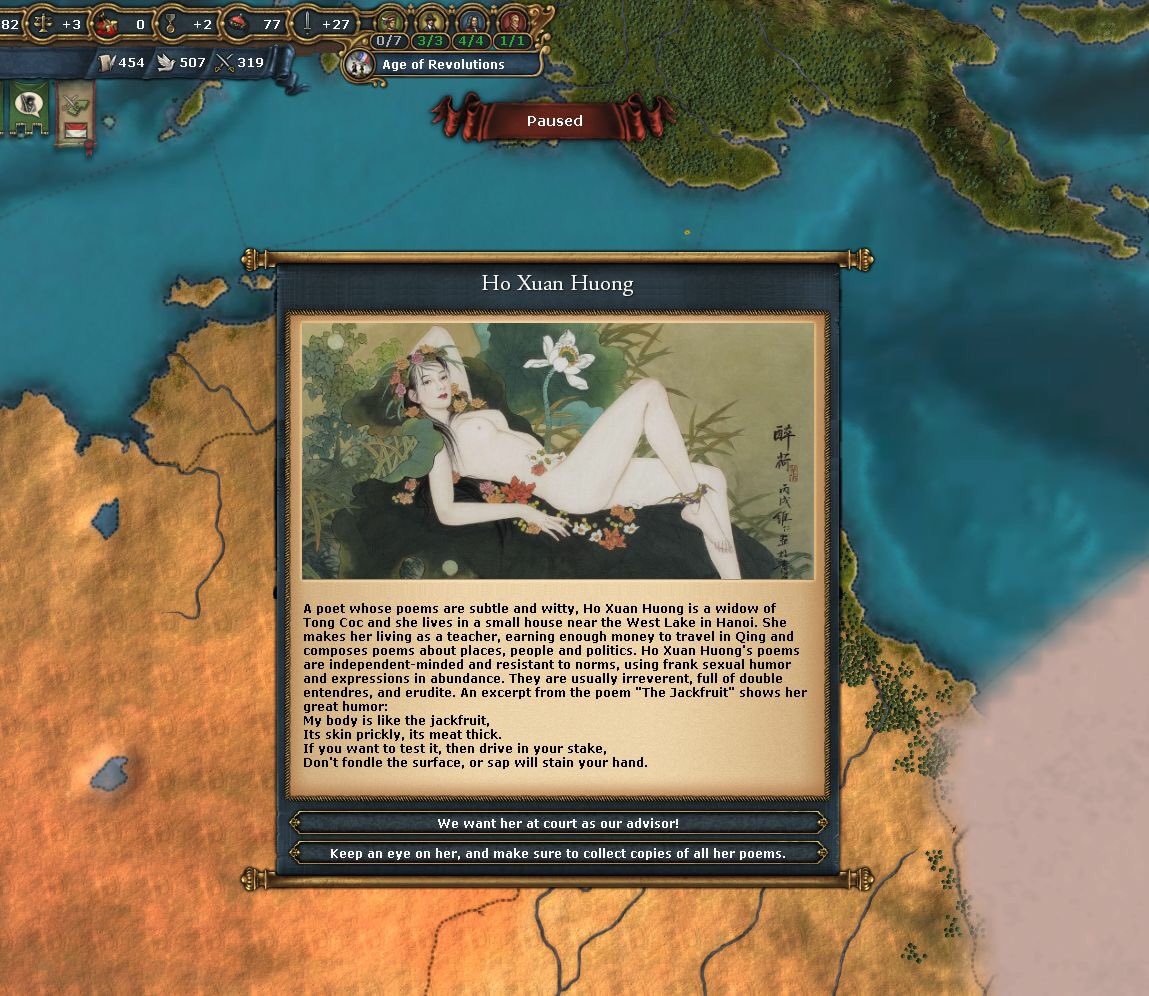Viewport: 1149px width, 996px height.
Task: Select the missionaries envoy portrait showing 1/1
Action: [511, 20]
